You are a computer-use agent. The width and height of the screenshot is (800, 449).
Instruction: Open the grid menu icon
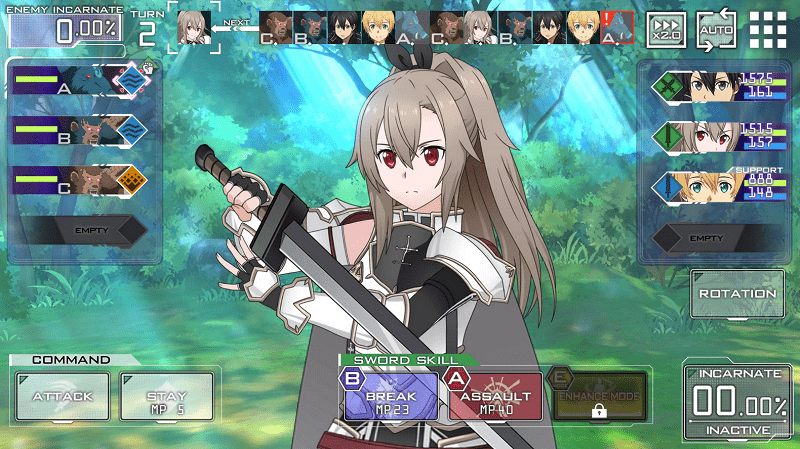point(767,31)
